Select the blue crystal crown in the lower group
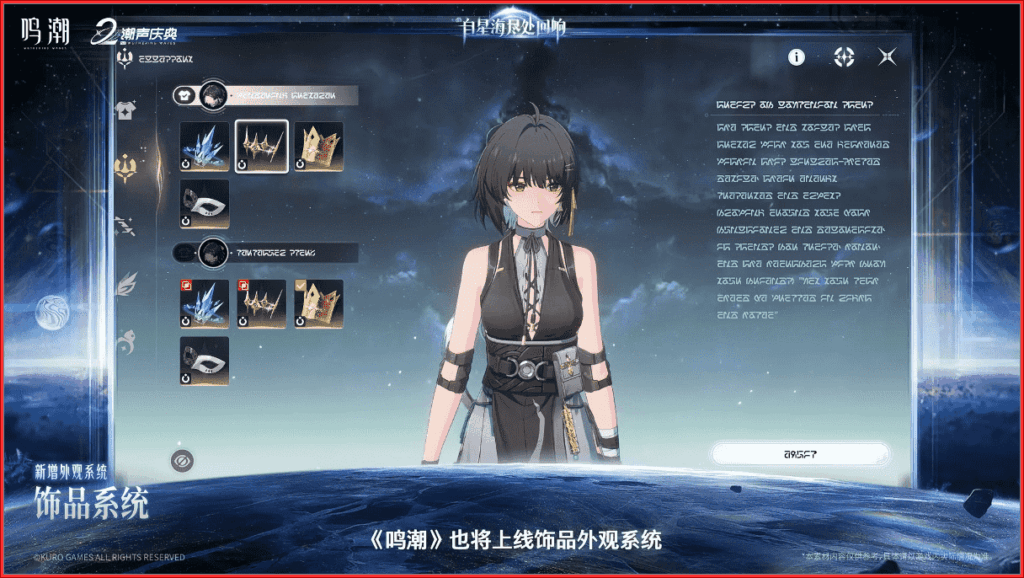Screen dimensions: 1024x578 tap(205, 304)
